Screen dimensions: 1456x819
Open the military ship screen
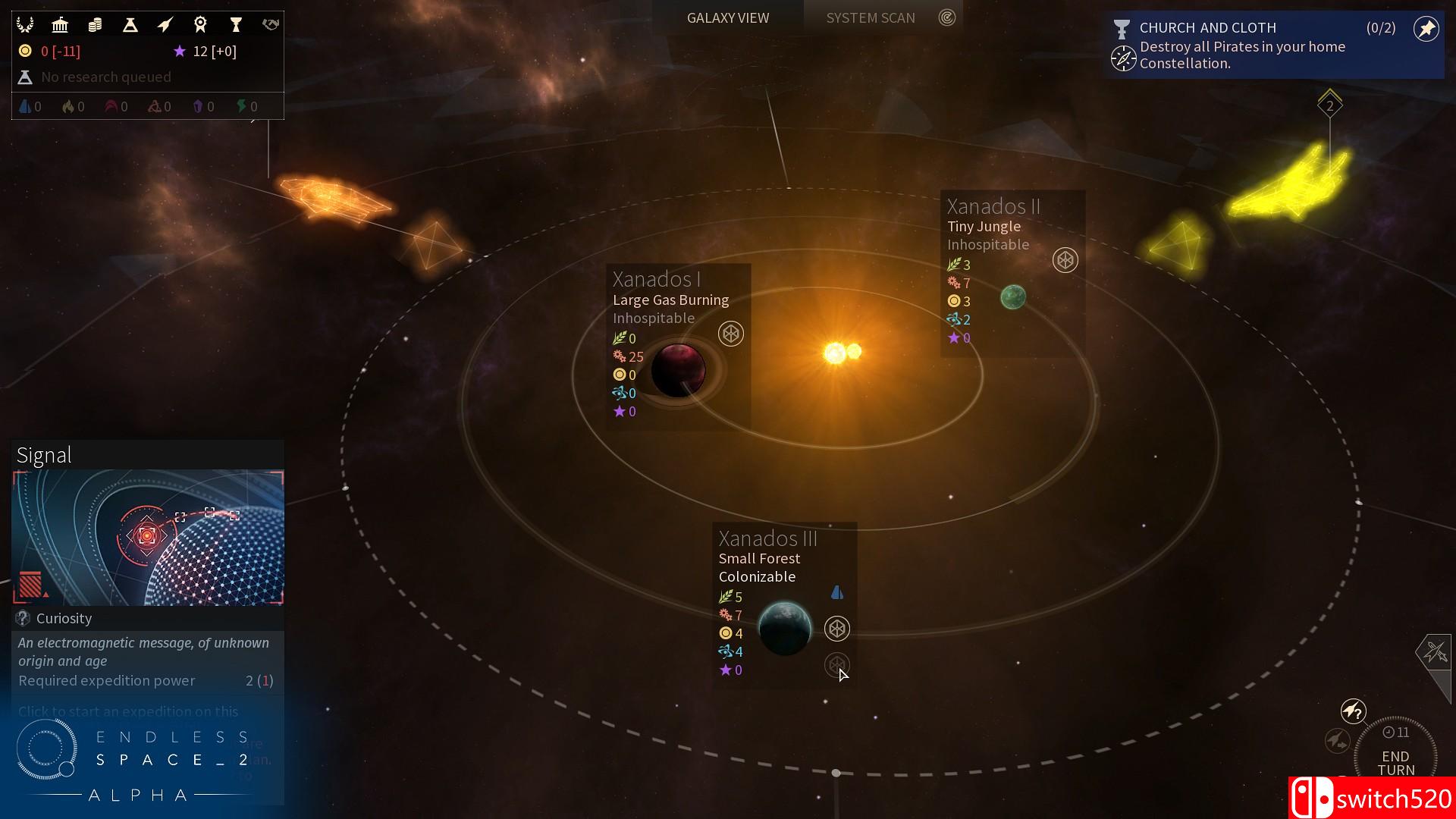click(x=165, y=25)
